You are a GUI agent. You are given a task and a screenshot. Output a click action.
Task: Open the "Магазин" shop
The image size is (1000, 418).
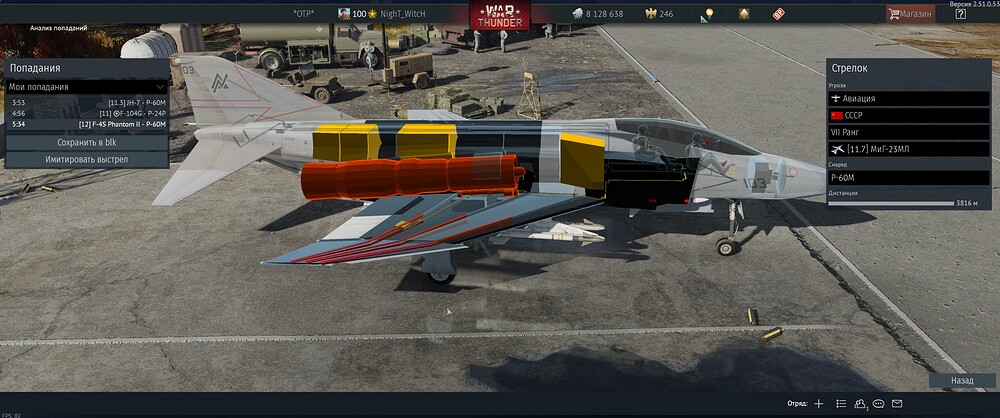(909, 14)
